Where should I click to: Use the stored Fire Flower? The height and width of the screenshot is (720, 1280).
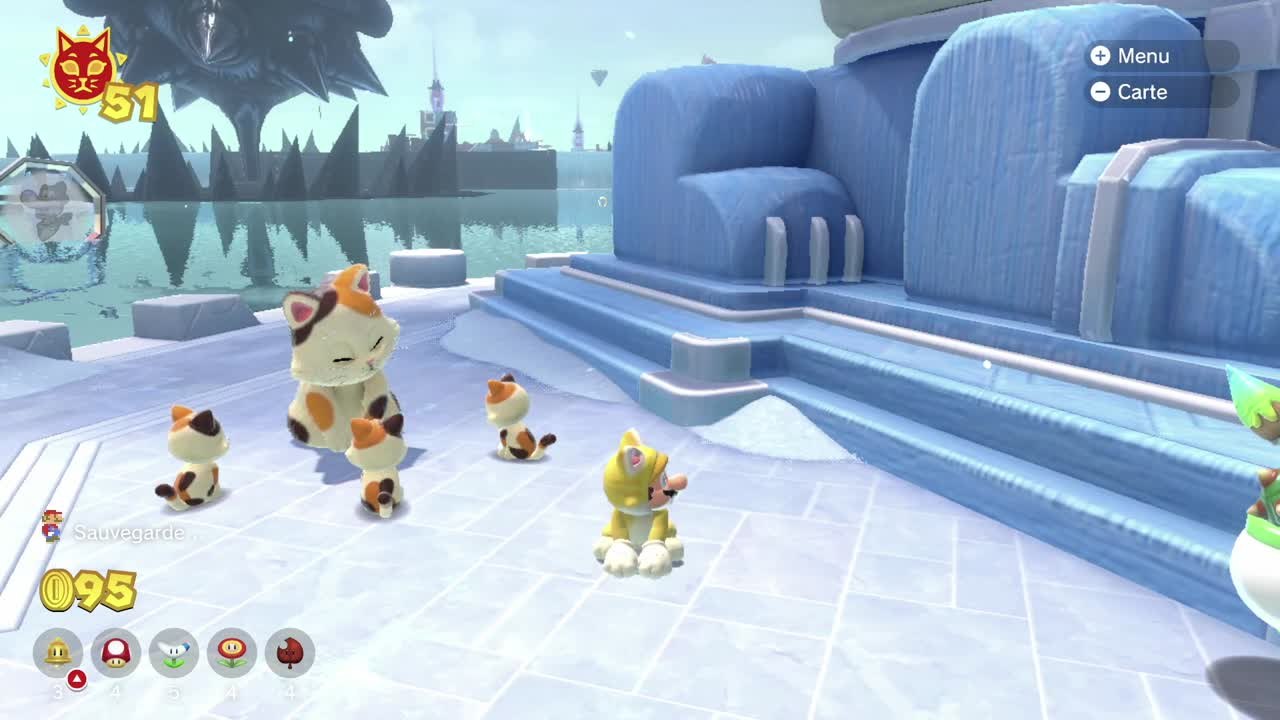coord(232,653)
